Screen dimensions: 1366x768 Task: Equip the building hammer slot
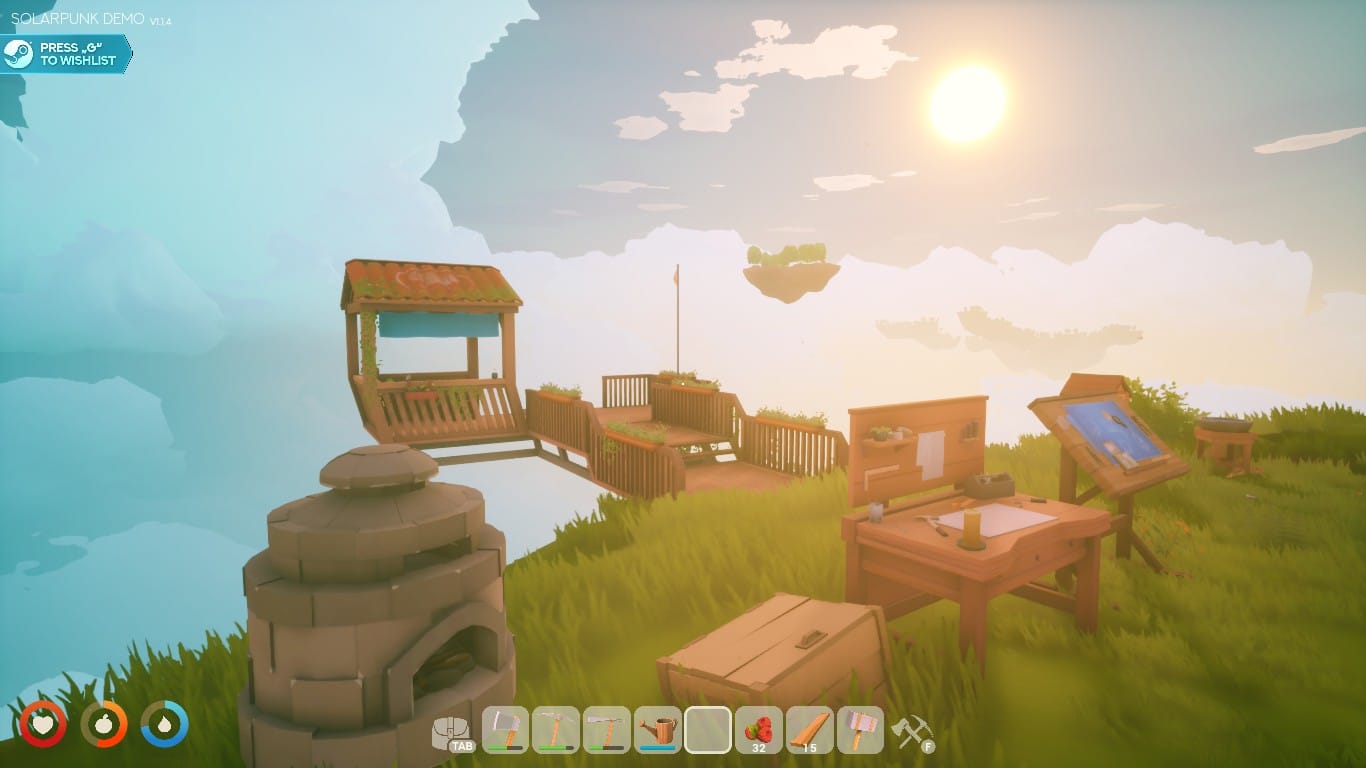pyautogui.click(x=860, y=730)
